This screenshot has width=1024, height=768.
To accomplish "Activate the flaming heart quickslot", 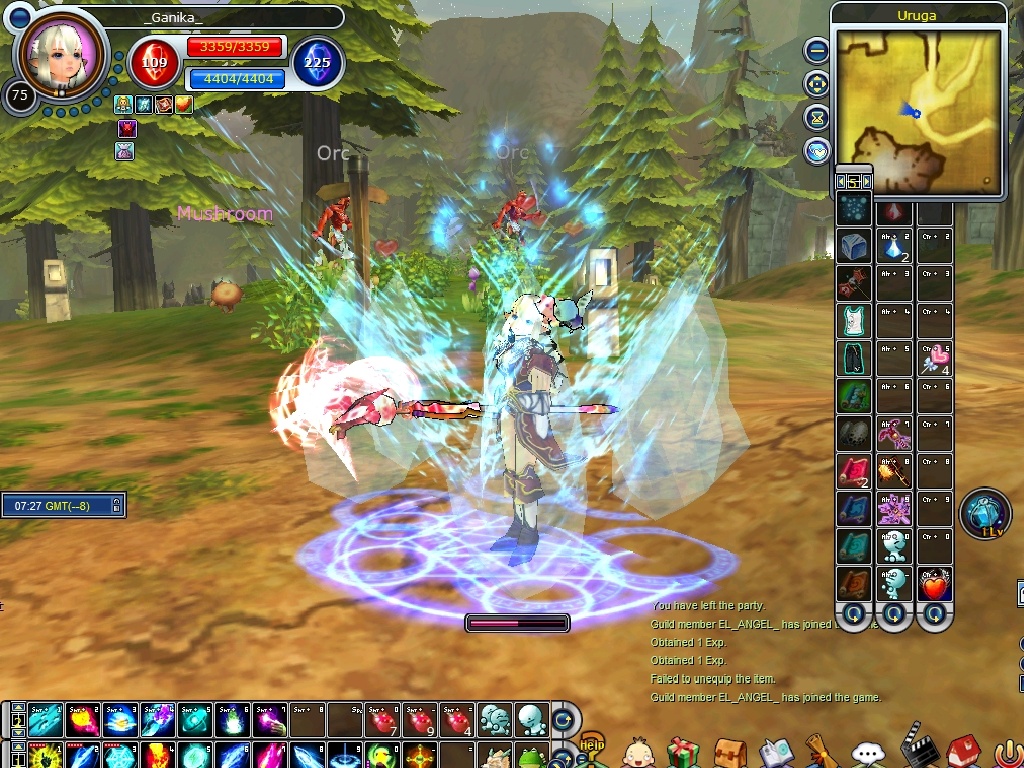I will pos(935,583).
